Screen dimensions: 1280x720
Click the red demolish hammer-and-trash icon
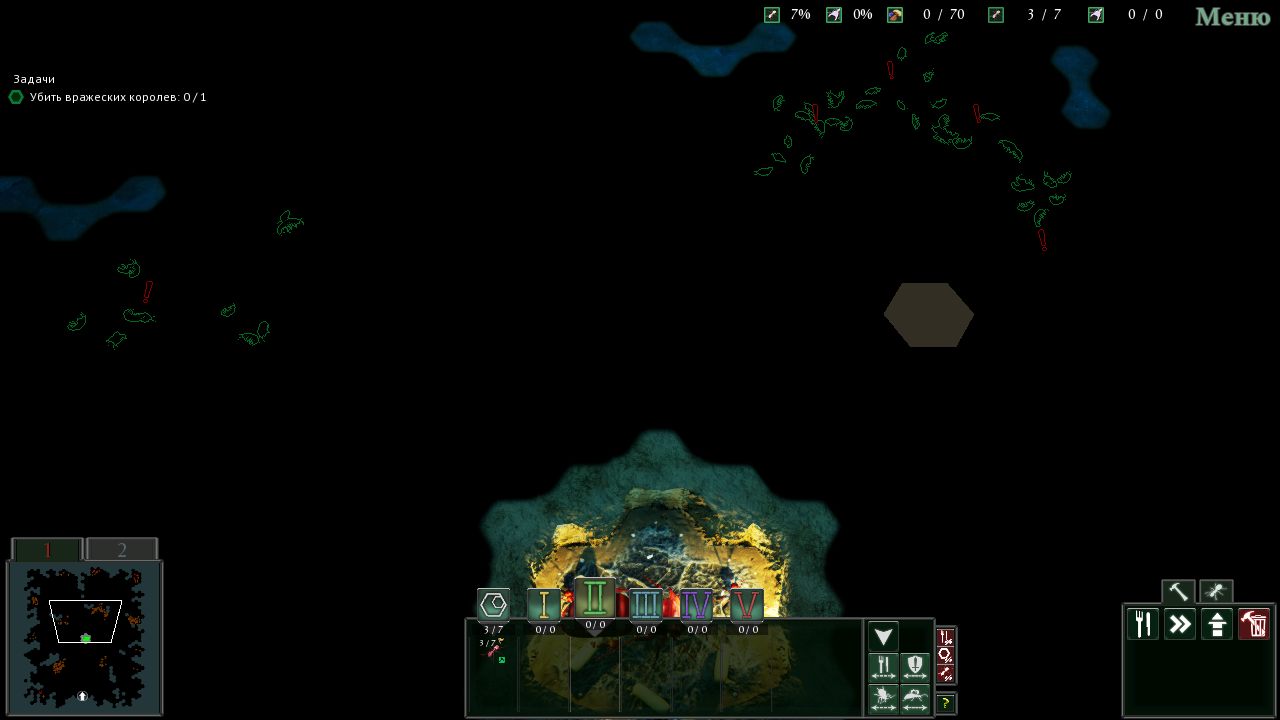[1253, 624]
